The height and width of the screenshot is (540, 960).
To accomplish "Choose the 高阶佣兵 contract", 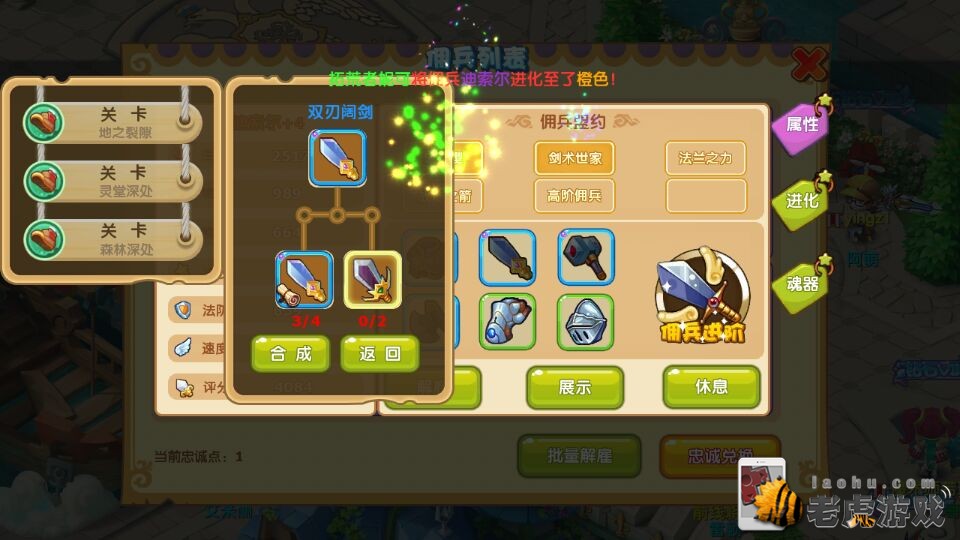I will click(574, 195).
